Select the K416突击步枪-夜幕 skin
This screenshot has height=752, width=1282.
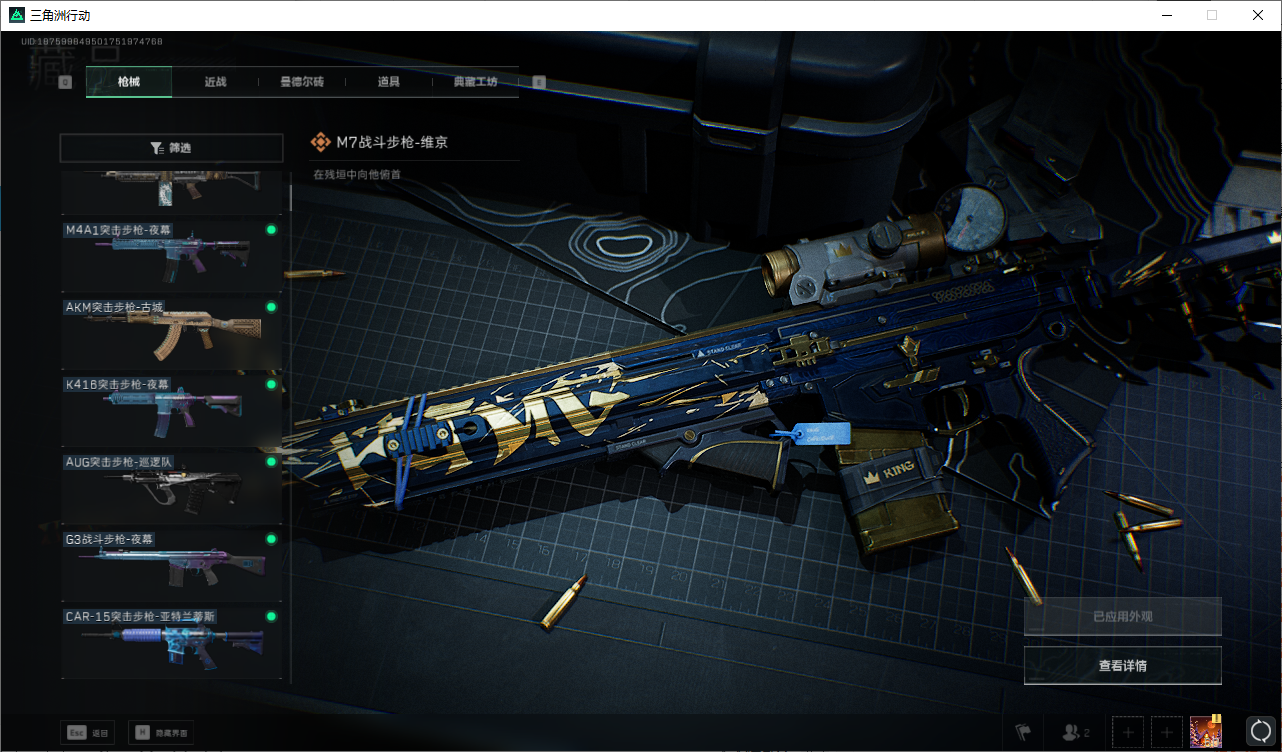pyautogui.click(x=171, y=411)
